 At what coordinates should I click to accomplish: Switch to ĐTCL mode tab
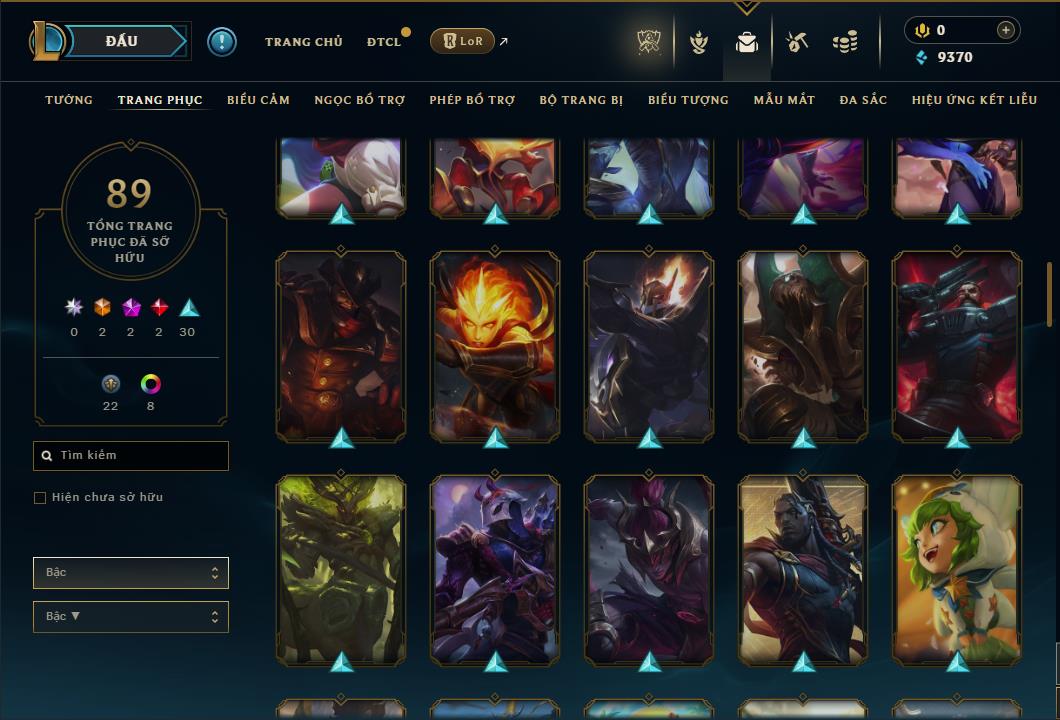click(x=384, y=42)
